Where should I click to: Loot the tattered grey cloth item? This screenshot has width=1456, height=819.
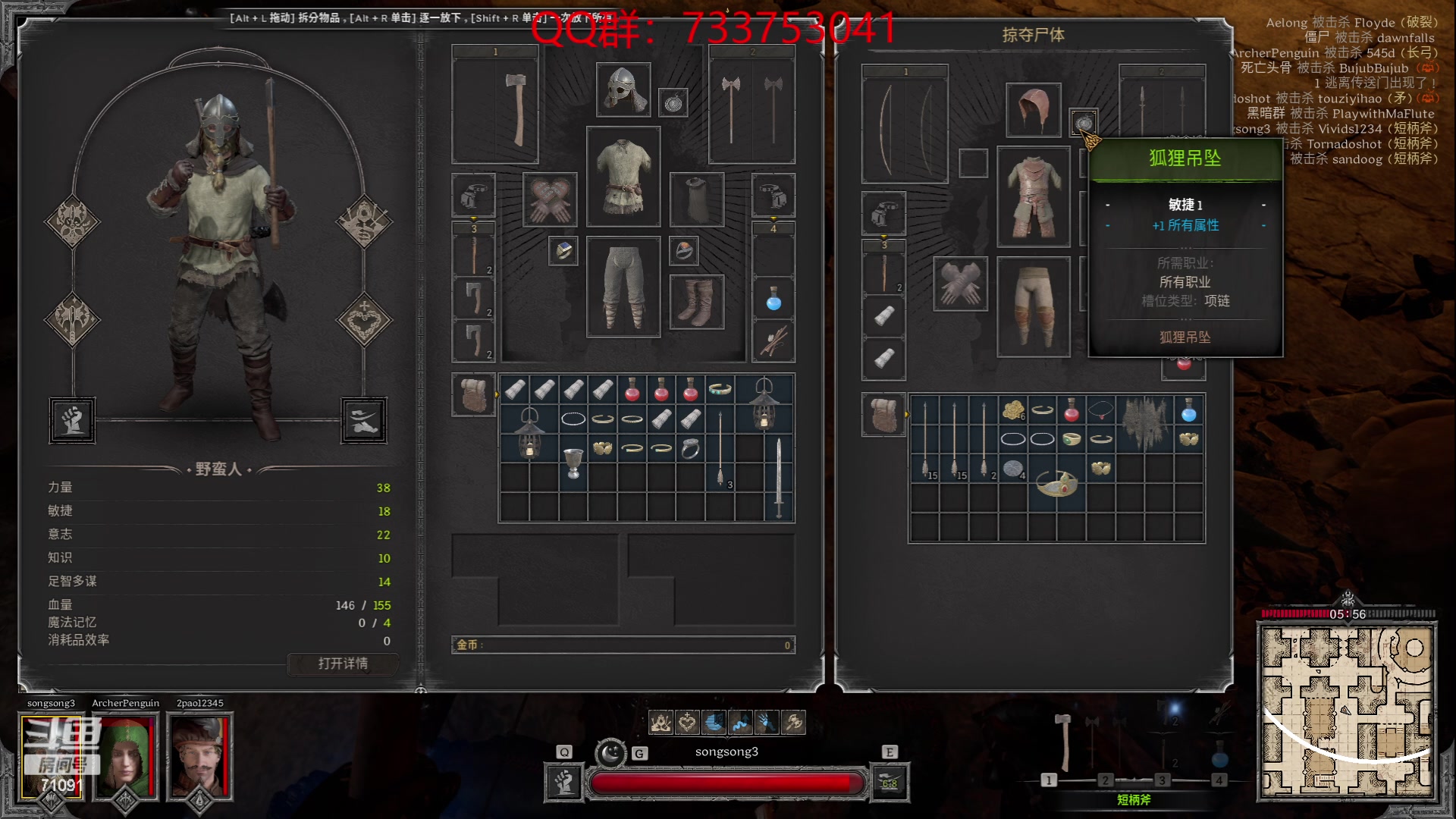coord(1144,423)
